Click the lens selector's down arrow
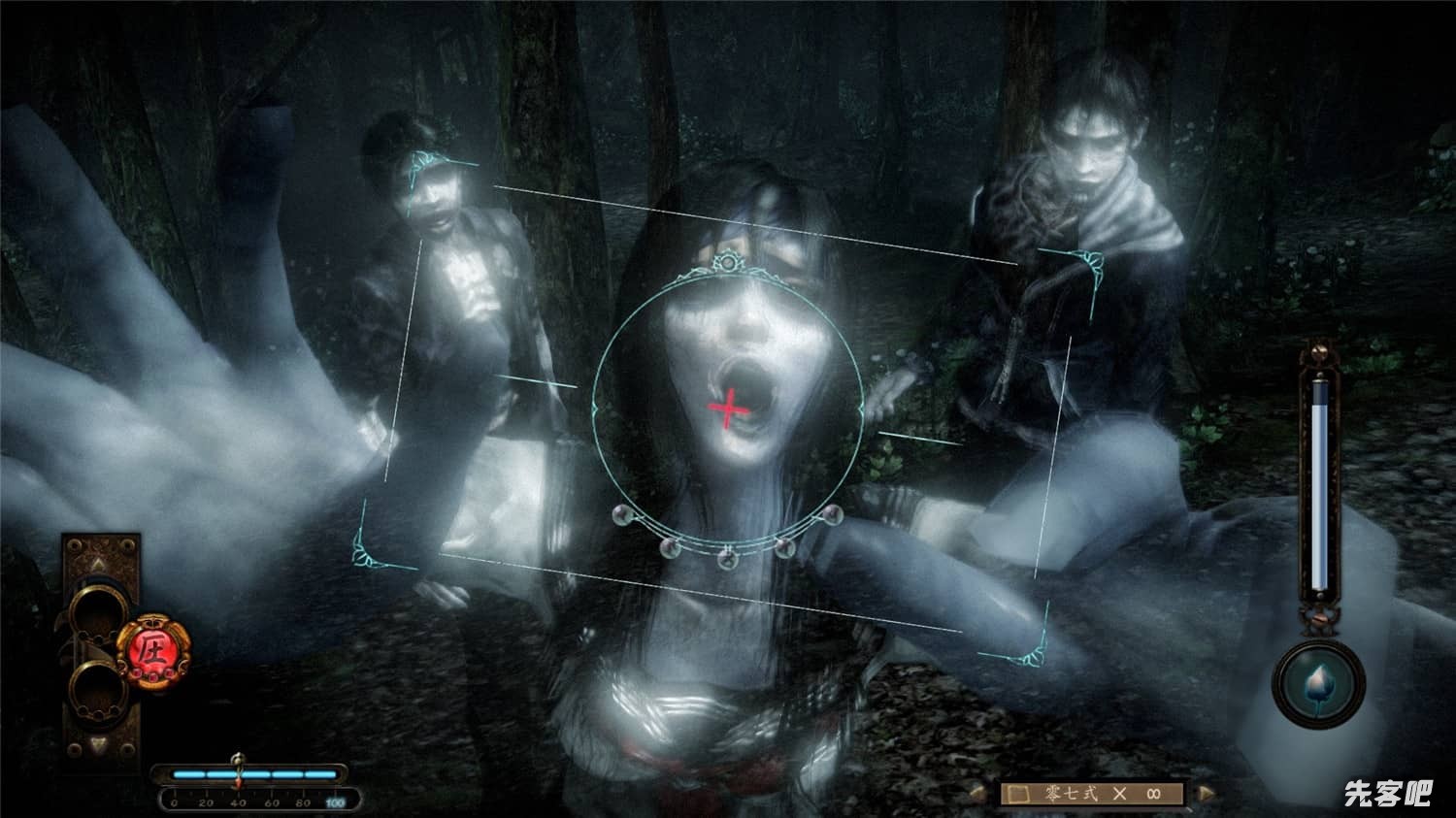This screenshot has width=1456, height=818. pyautogui.click(x=98, y=746)
